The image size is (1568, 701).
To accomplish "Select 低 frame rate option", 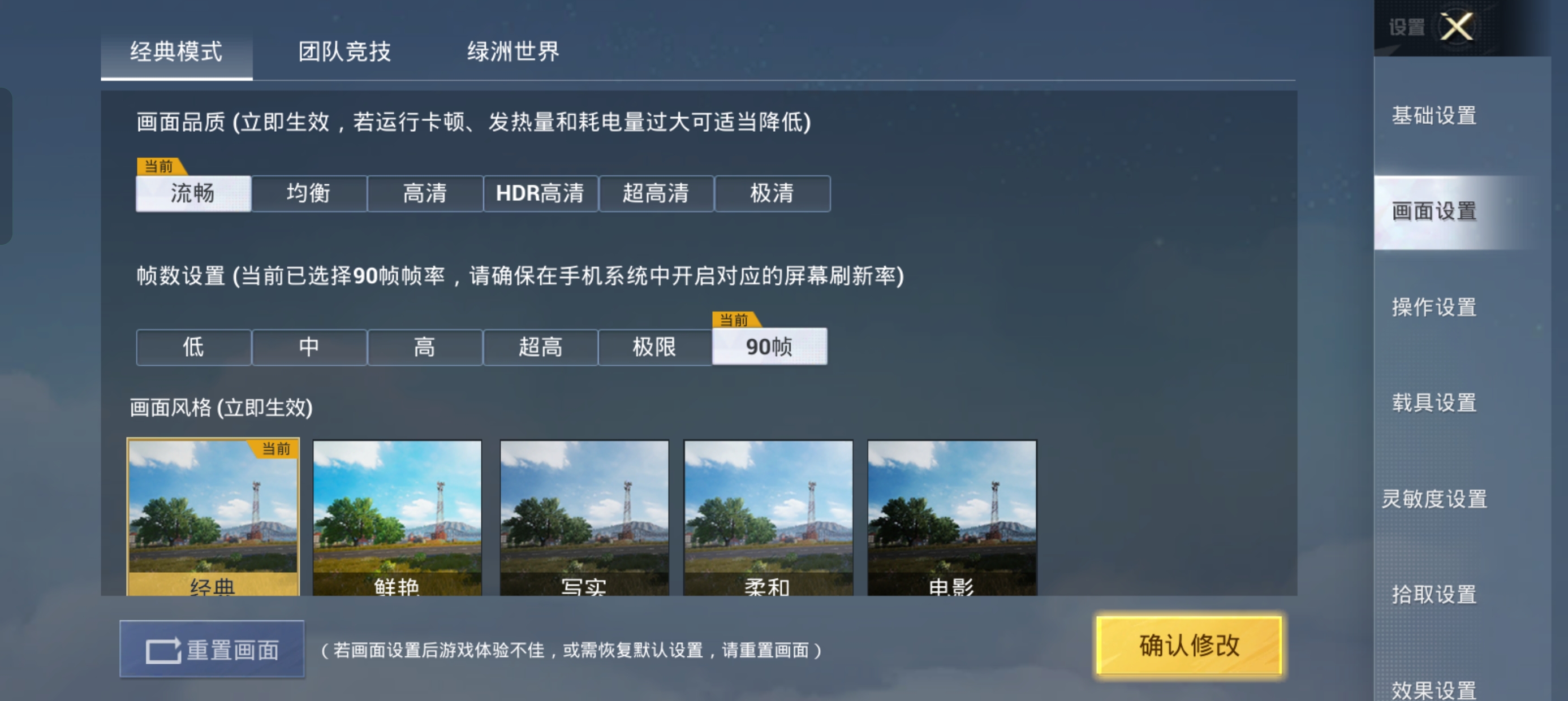I will pyautogui.click(x=193, y=347).
